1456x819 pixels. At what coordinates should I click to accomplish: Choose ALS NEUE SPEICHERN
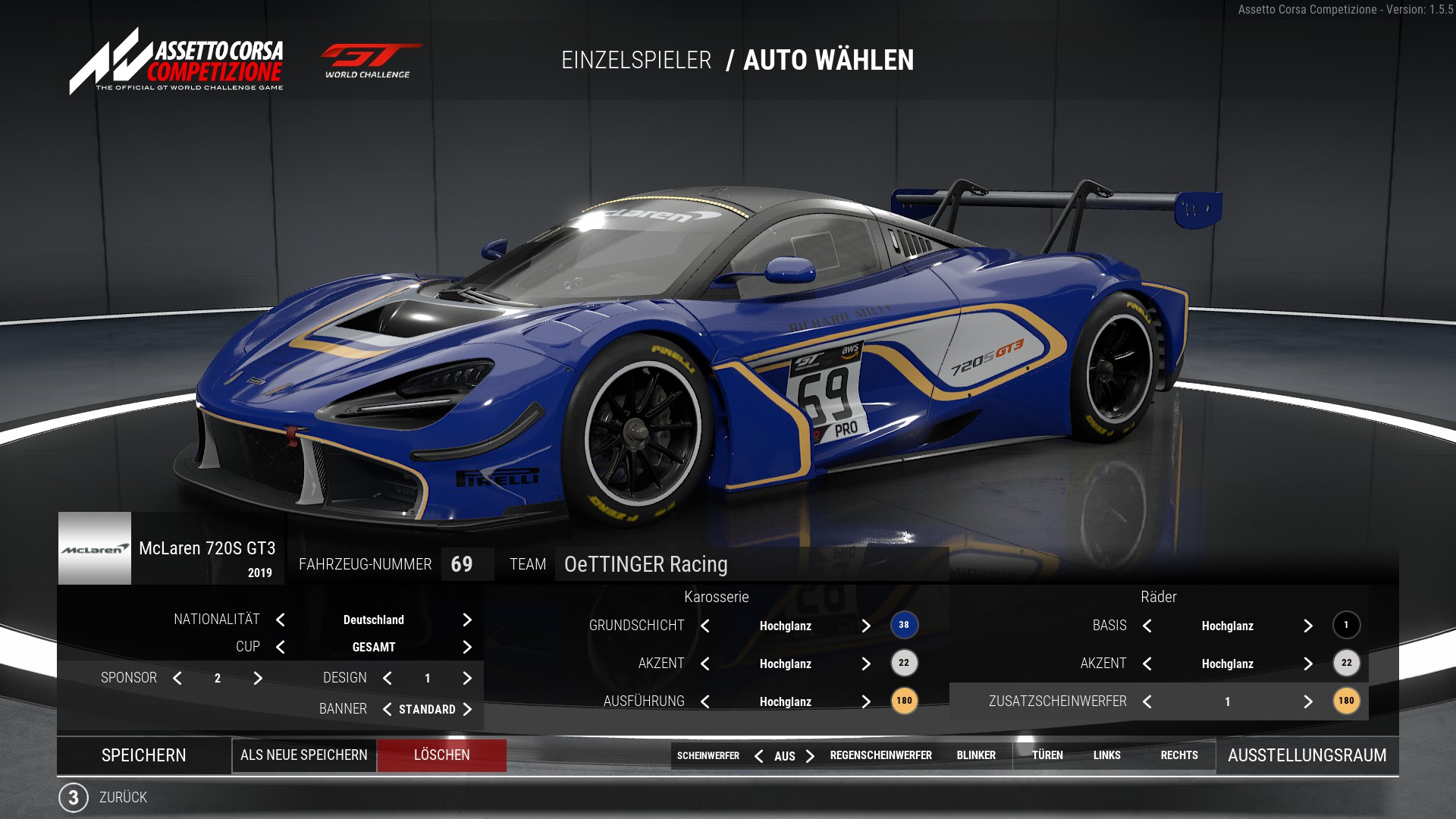[304, 755]
